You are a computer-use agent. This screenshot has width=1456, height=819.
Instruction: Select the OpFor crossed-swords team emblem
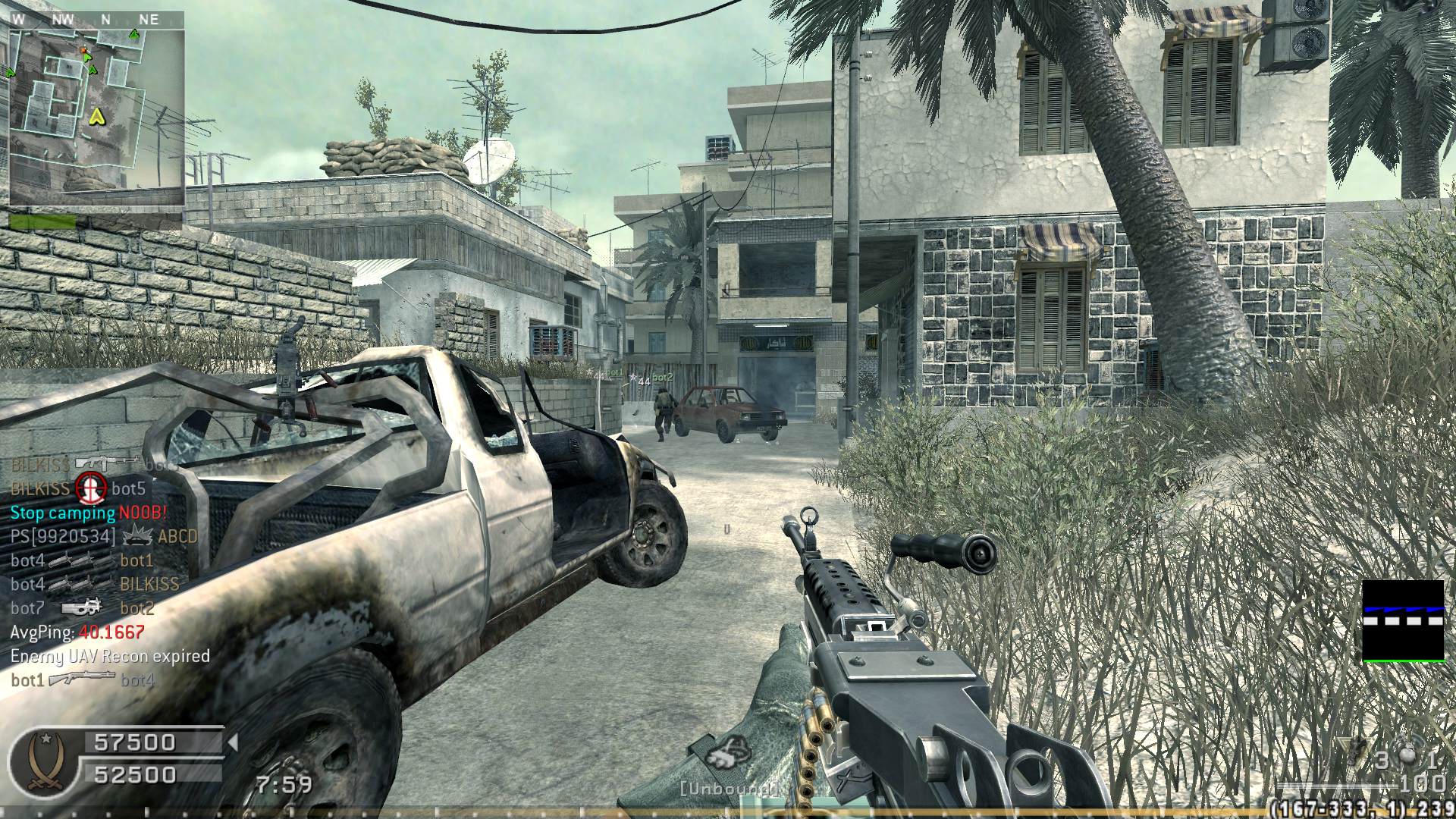[45, 760]
